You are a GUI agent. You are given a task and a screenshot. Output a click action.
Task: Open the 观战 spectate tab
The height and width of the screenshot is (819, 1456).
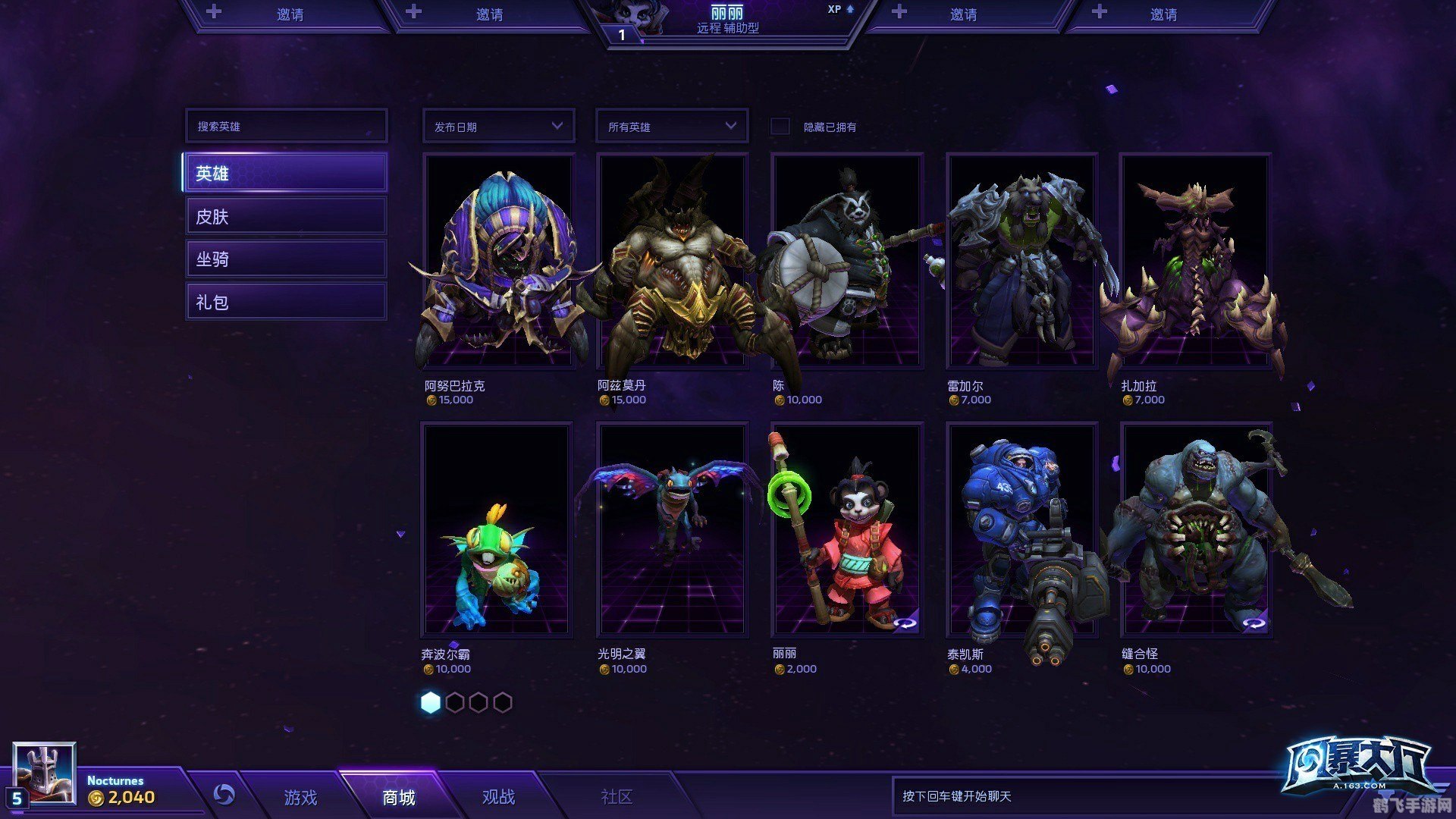498,797
